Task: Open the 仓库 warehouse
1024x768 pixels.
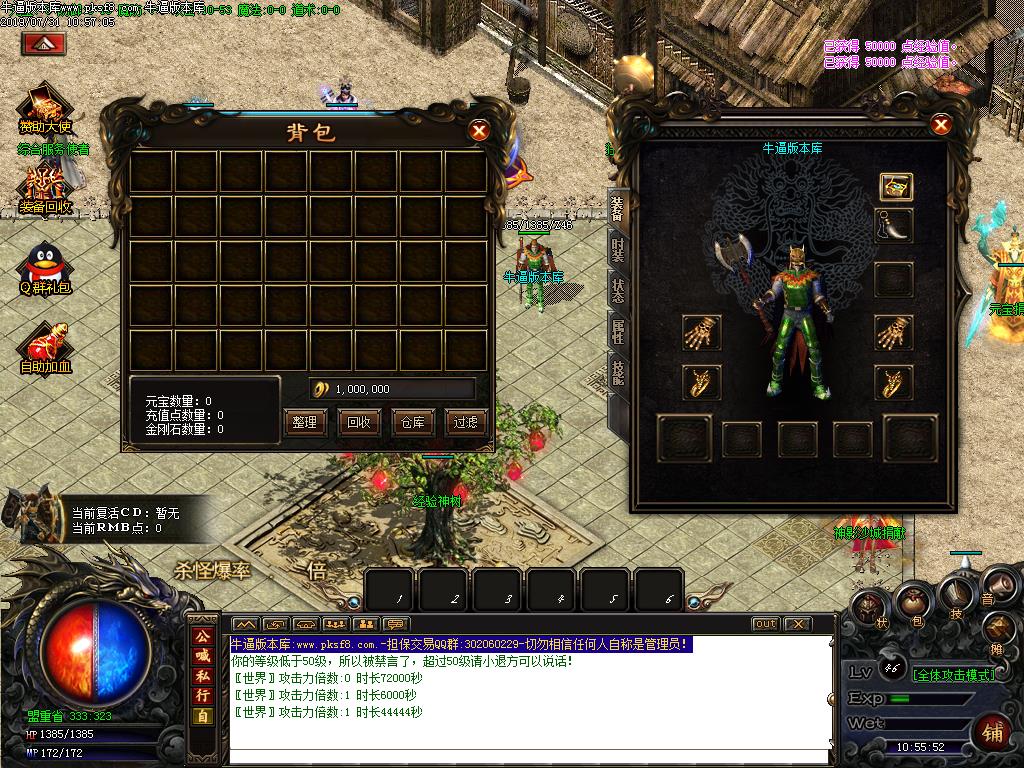Action: point(412,422)
